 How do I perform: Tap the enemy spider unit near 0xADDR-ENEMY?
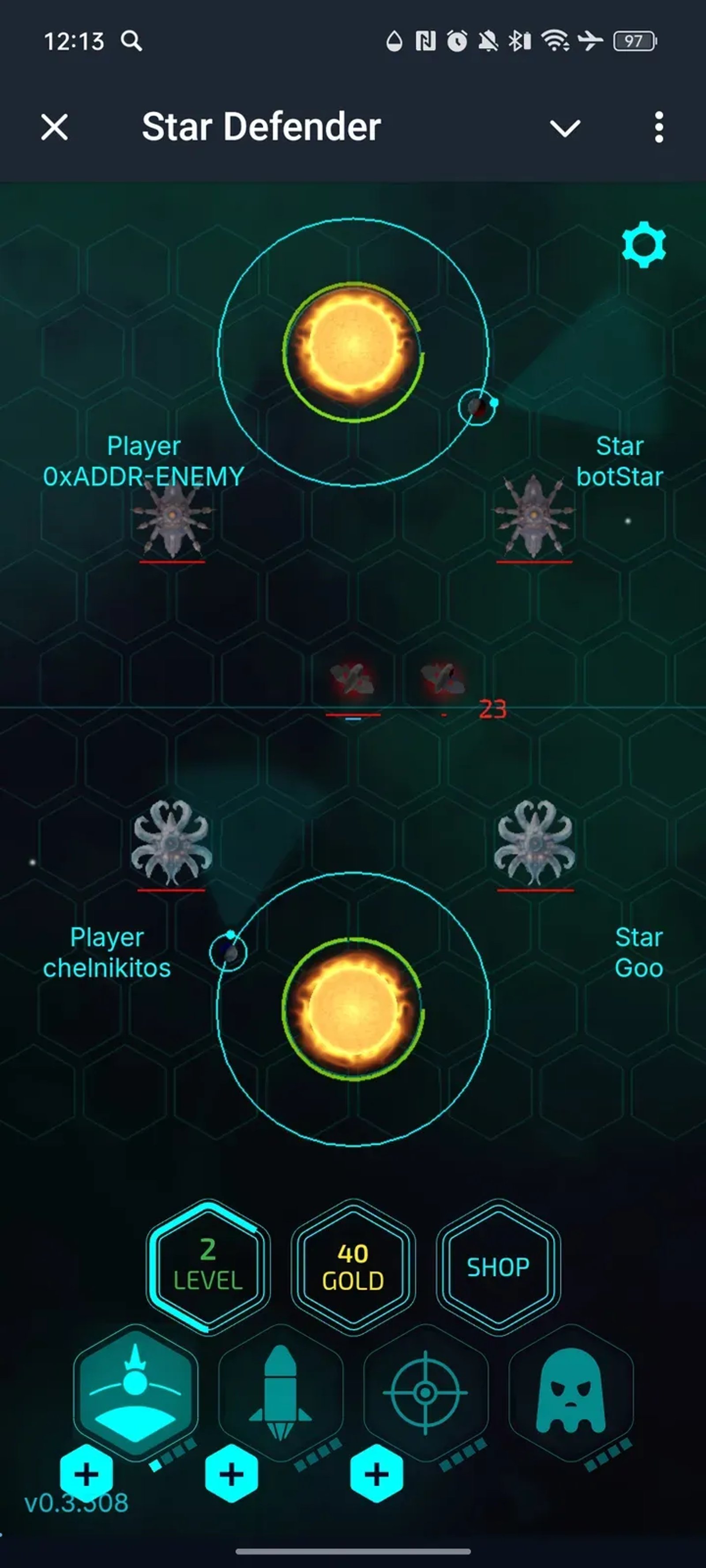(x=173, y=521)
